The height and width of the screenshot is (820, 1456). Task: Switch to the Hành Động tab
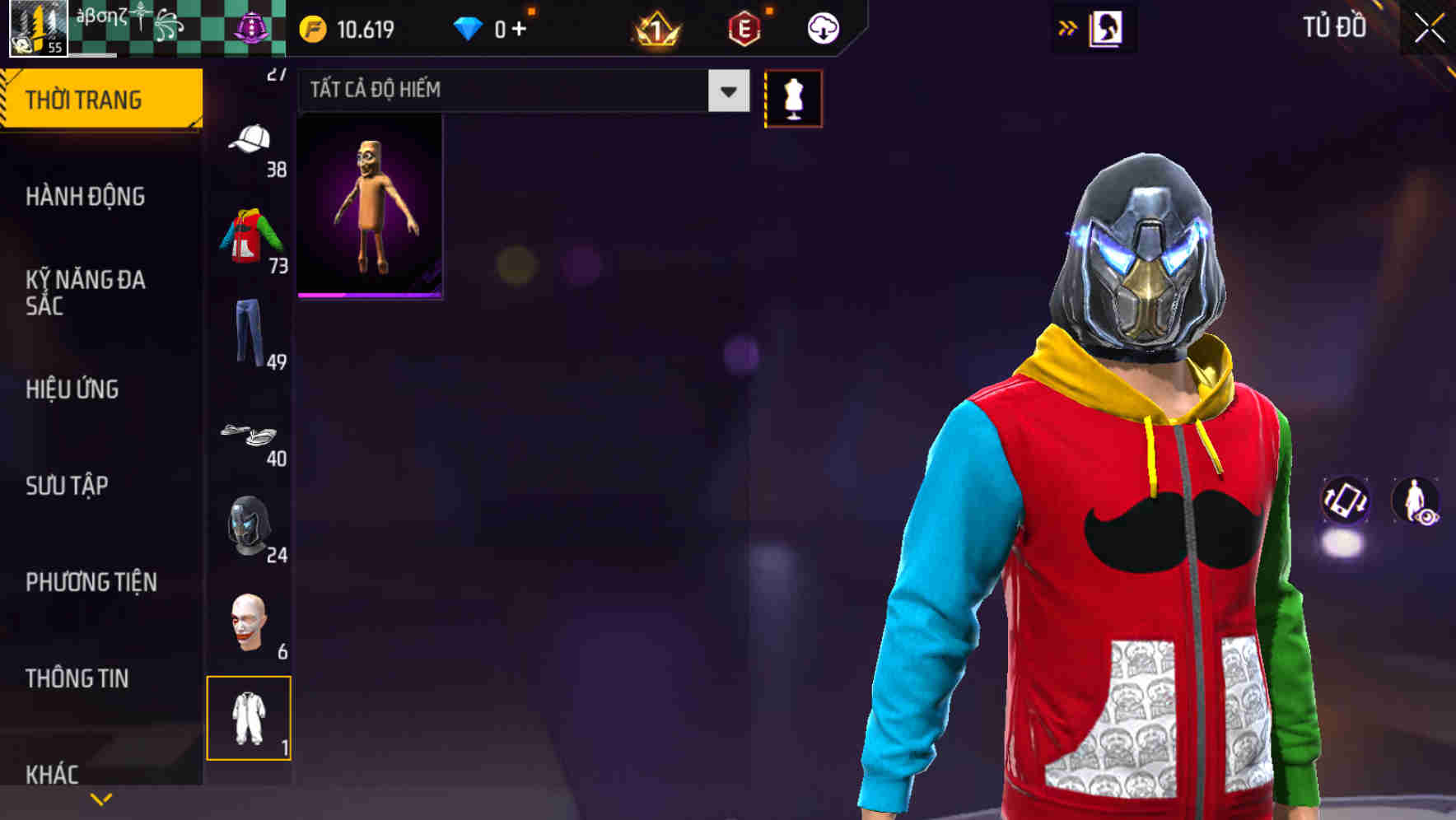pos(85,197)
